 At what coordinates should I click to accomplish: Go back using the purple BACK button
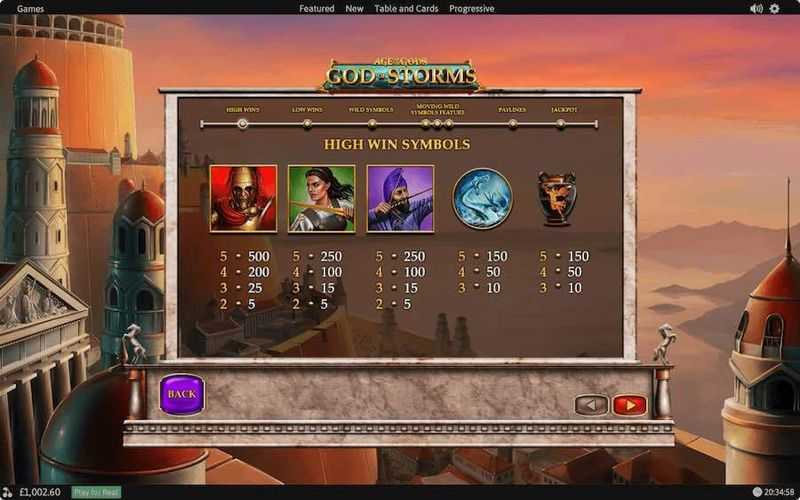(181, 394)
